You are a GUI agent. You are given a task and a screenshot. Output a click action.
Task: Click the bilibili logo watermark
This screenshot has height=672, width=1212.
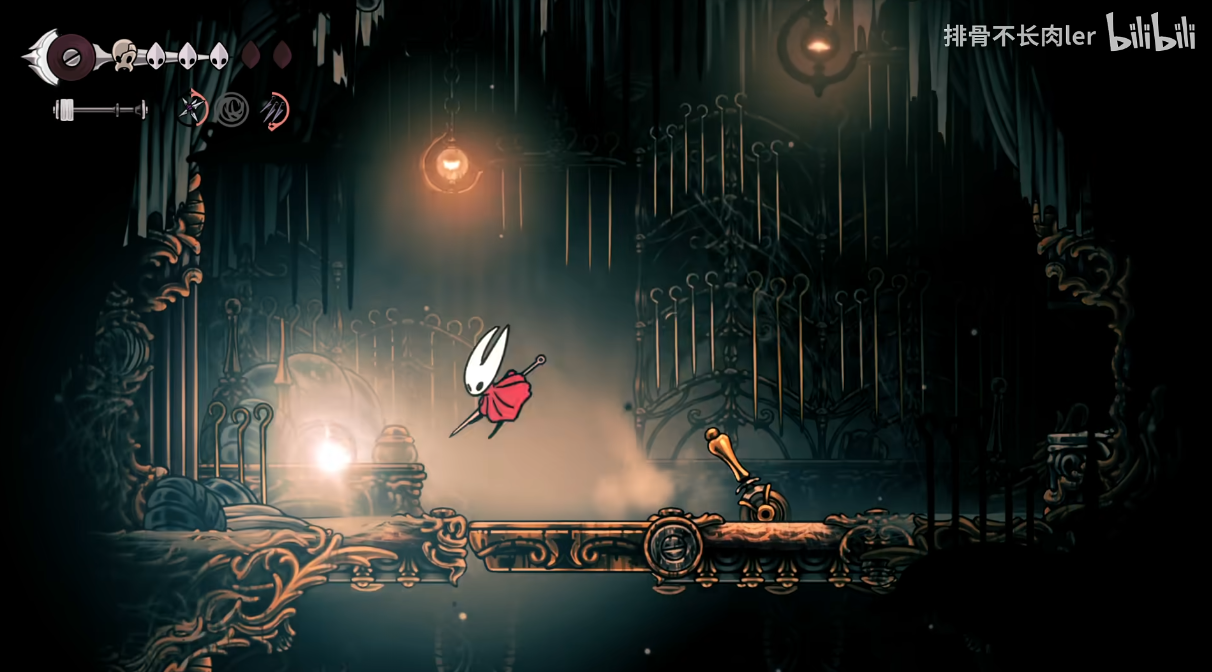click(1150, 34)
